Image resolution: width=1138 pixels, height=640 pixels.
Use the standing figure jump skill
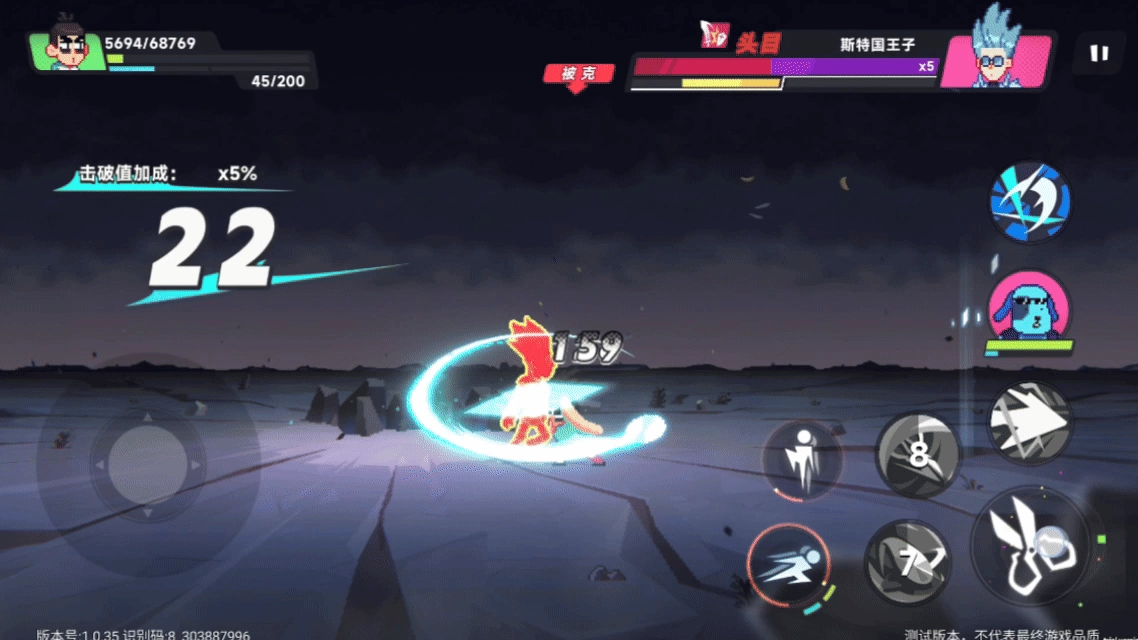point(802,459)
